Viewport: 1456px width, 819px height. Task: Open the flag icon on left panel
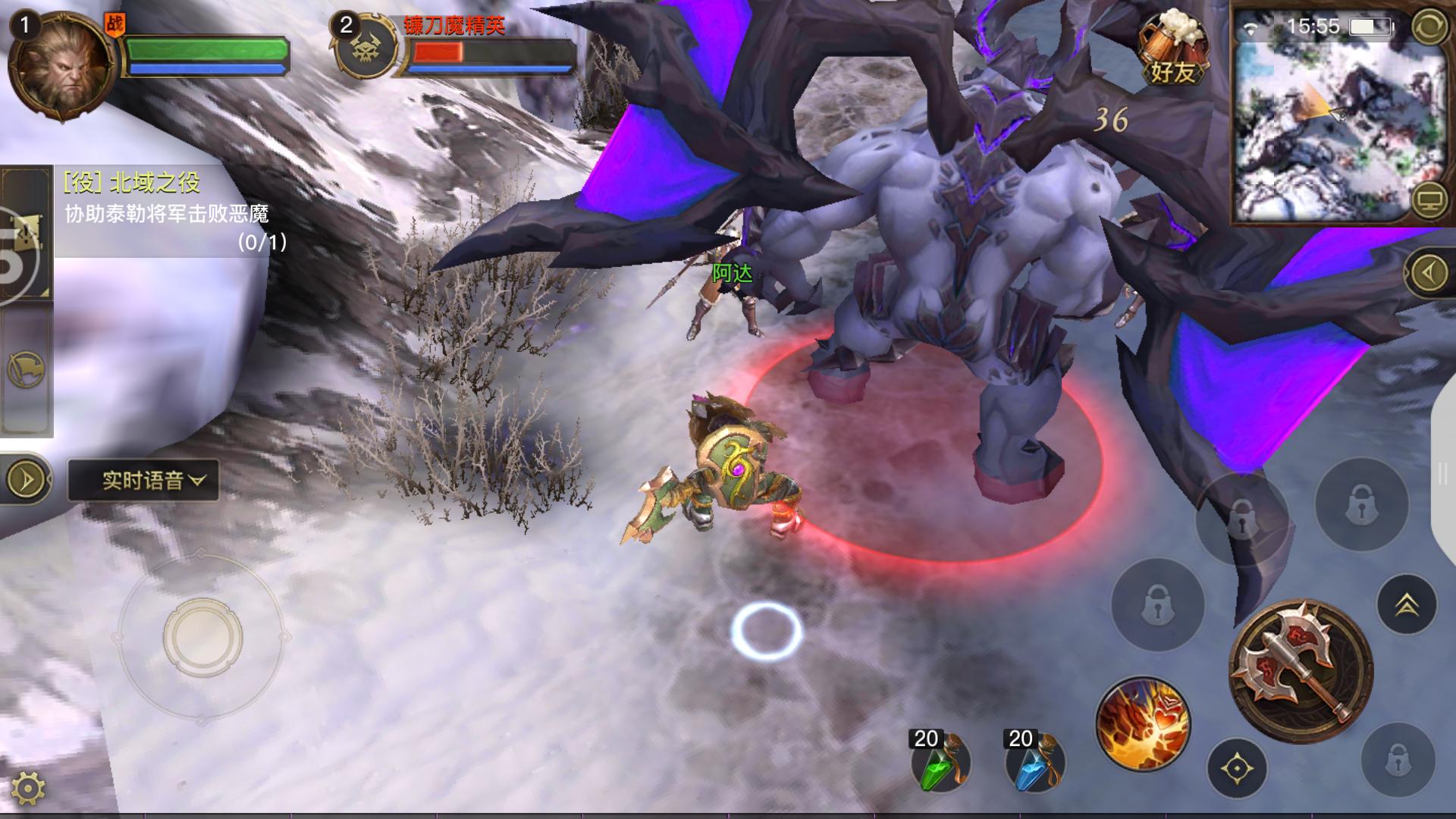(x=26, y=370)
